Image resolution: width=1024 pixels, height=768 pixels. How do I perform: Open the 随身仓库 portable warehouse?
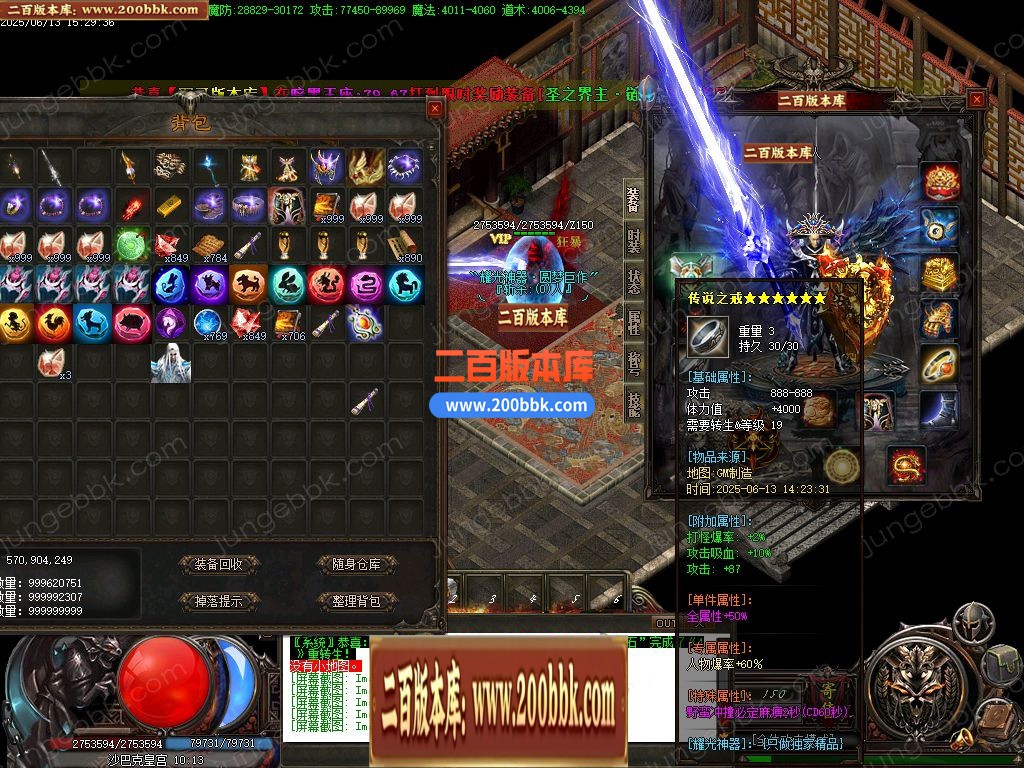[356, 564]
